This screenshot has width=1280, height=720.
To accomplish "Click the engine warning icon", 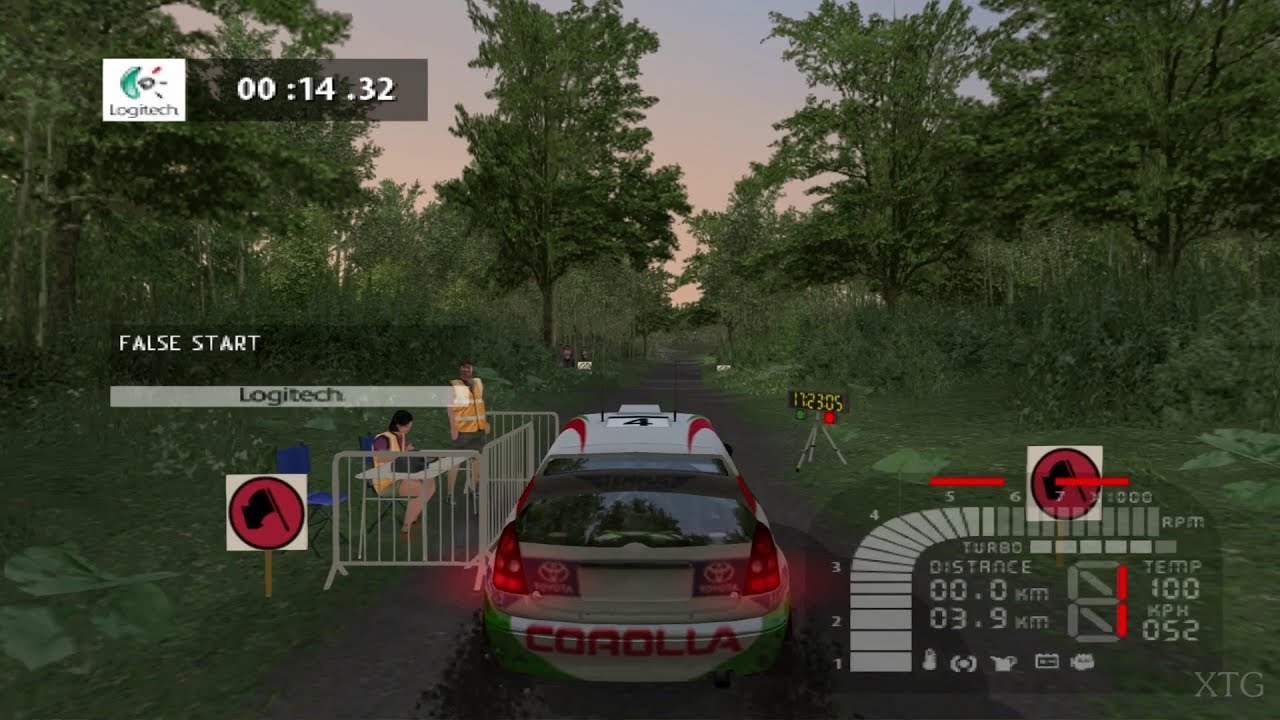I will pyautogui.click(x=1081, y=662).
